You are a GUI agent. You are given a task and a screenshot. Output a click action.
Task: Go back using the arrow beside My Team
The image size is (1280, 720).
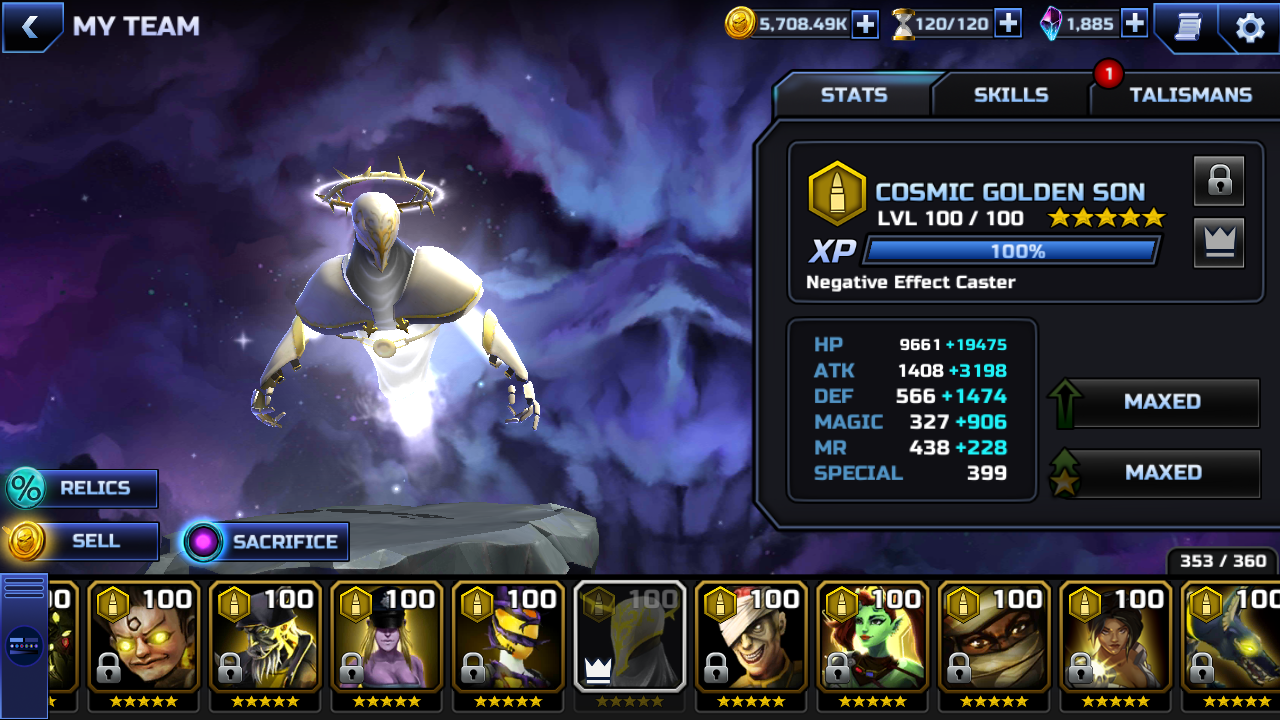point(30,27)
